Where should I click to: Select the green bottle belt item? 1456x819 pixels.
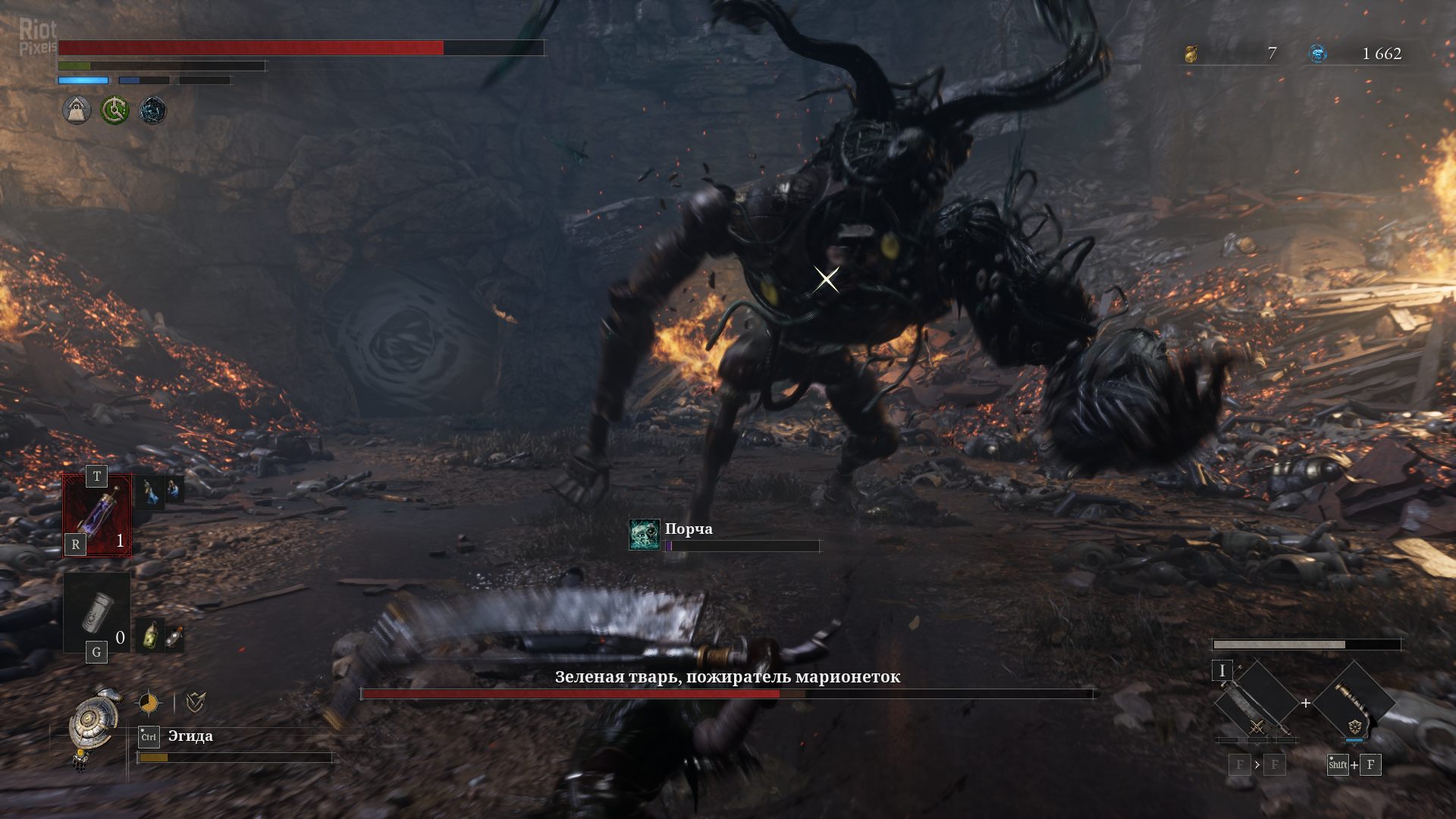pos(152,635)
